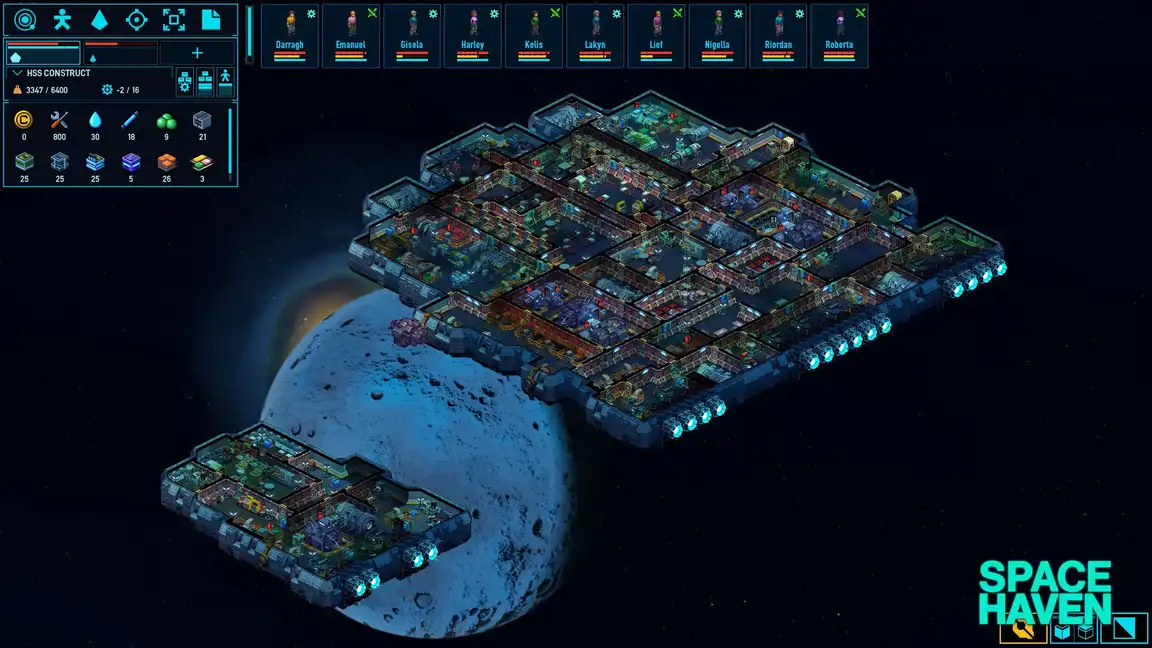The width and height of the screenshot is (1152, 648).
Task: Click Roberta's crew portrait
Action: [839, 35]
